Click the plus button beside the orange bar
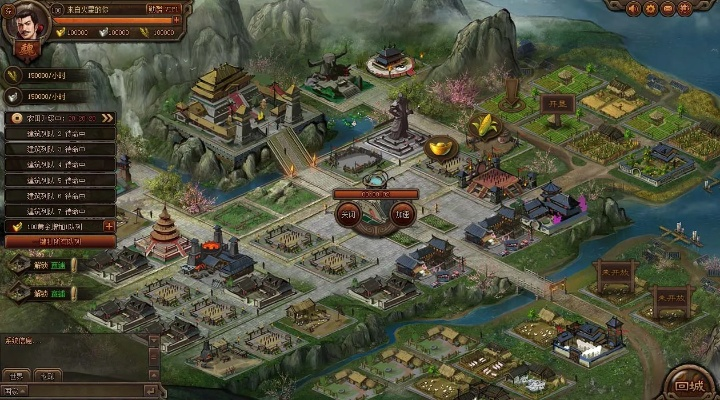720x400 pixels. 177,20
